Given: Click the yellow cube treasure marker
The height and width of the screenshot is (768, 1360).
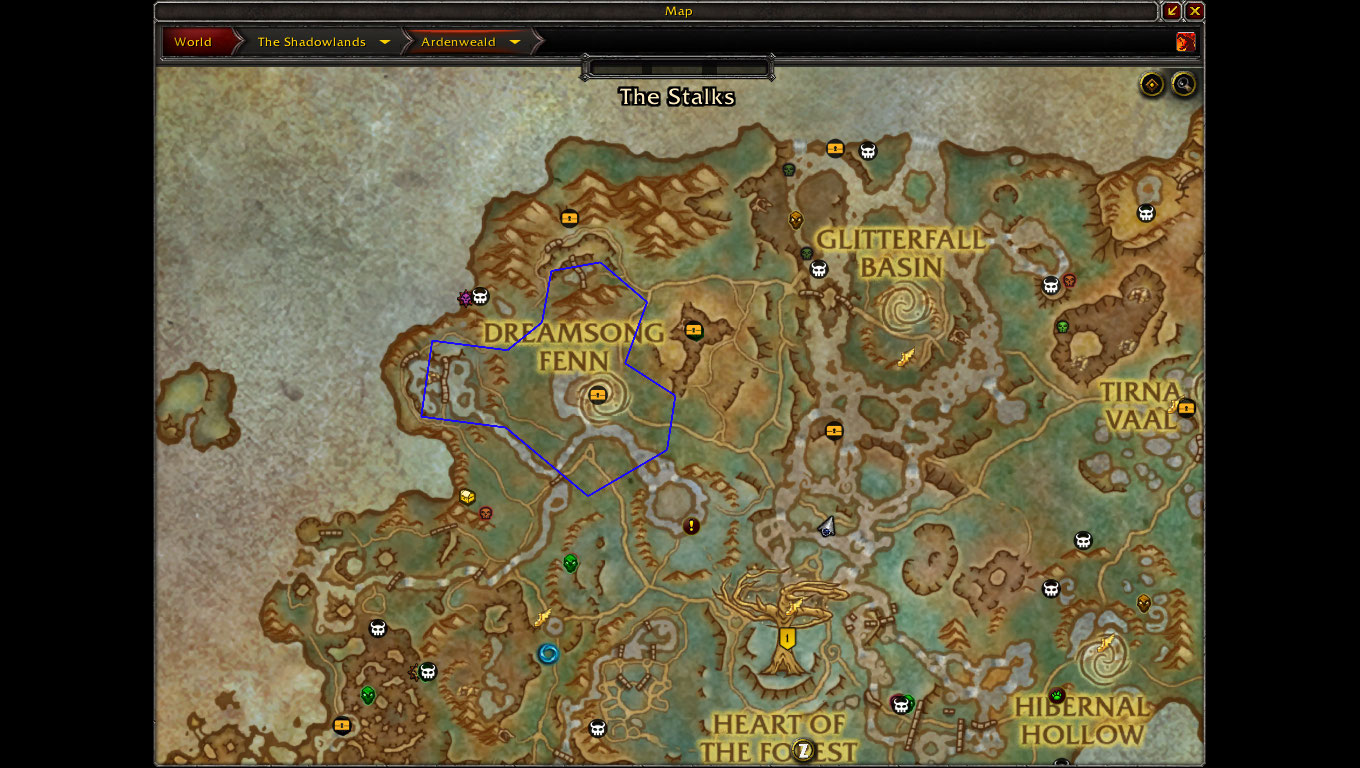Looking at the screenshot, I should point(467,496).
